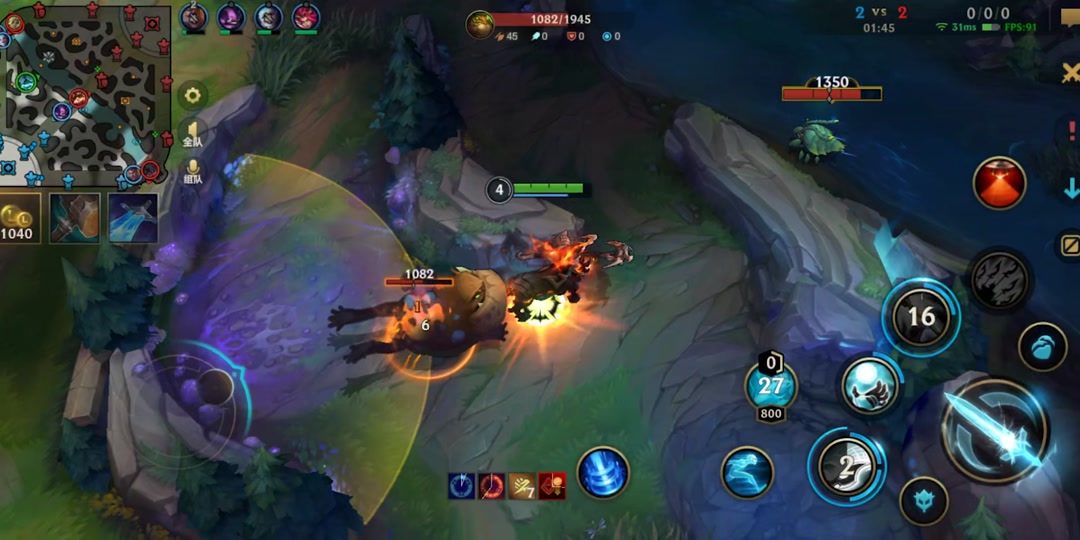
Task: Use the running figure Ghost spell
Action: point(747,472)
